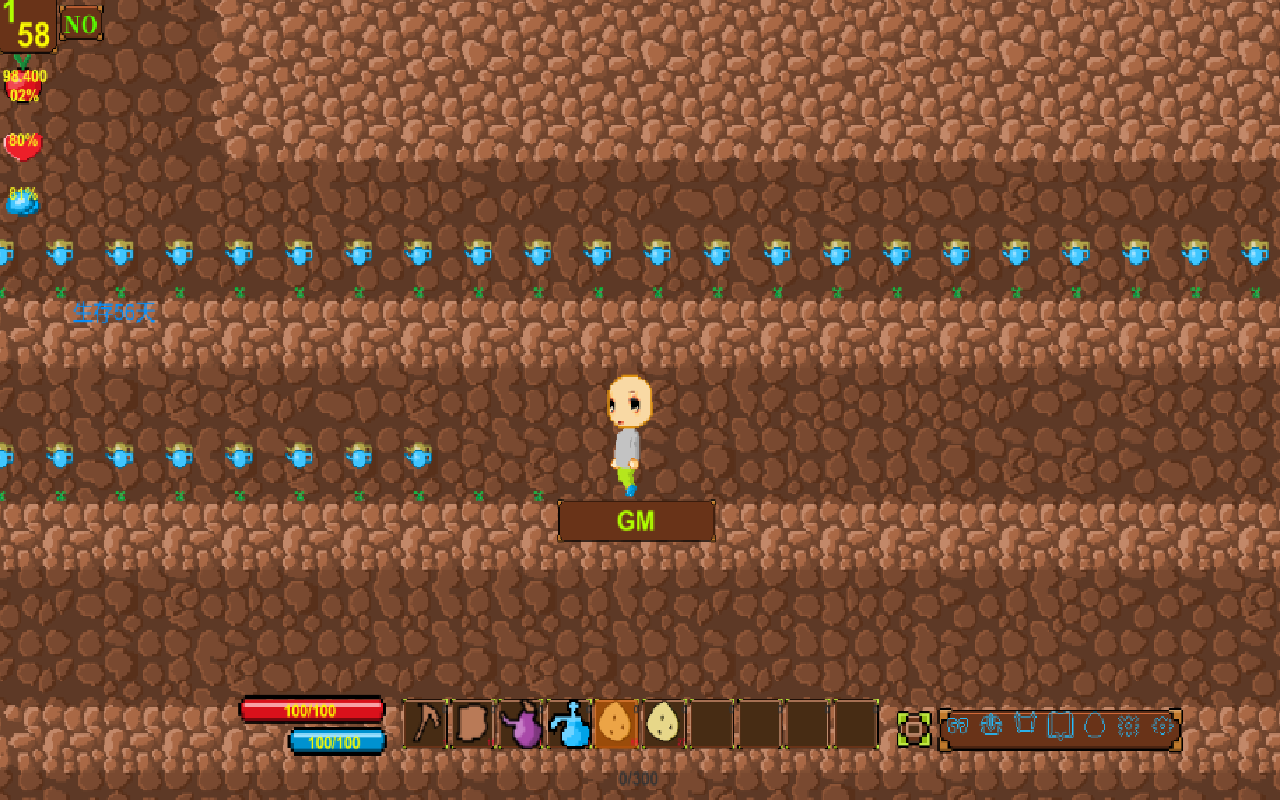Click the egg outline menu icon
Viewport: 1280px width, 800px height.
click(1094, 725)
